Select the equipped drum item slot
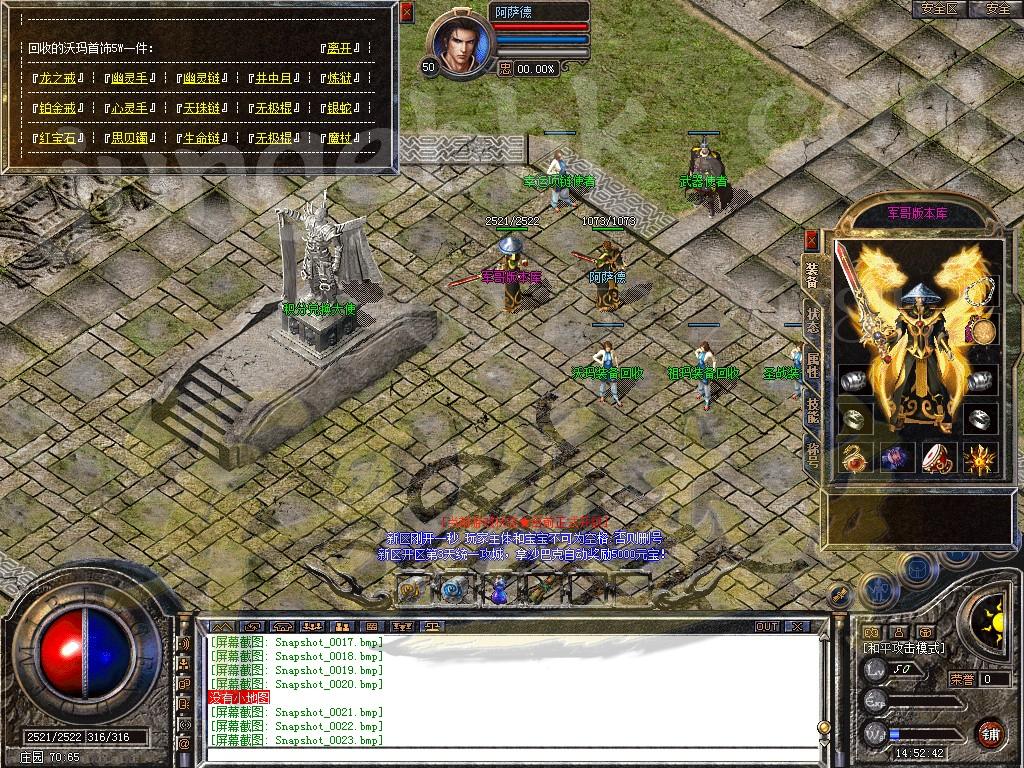This screenshot has height=768, width=1024. click(x=938, y=458)
